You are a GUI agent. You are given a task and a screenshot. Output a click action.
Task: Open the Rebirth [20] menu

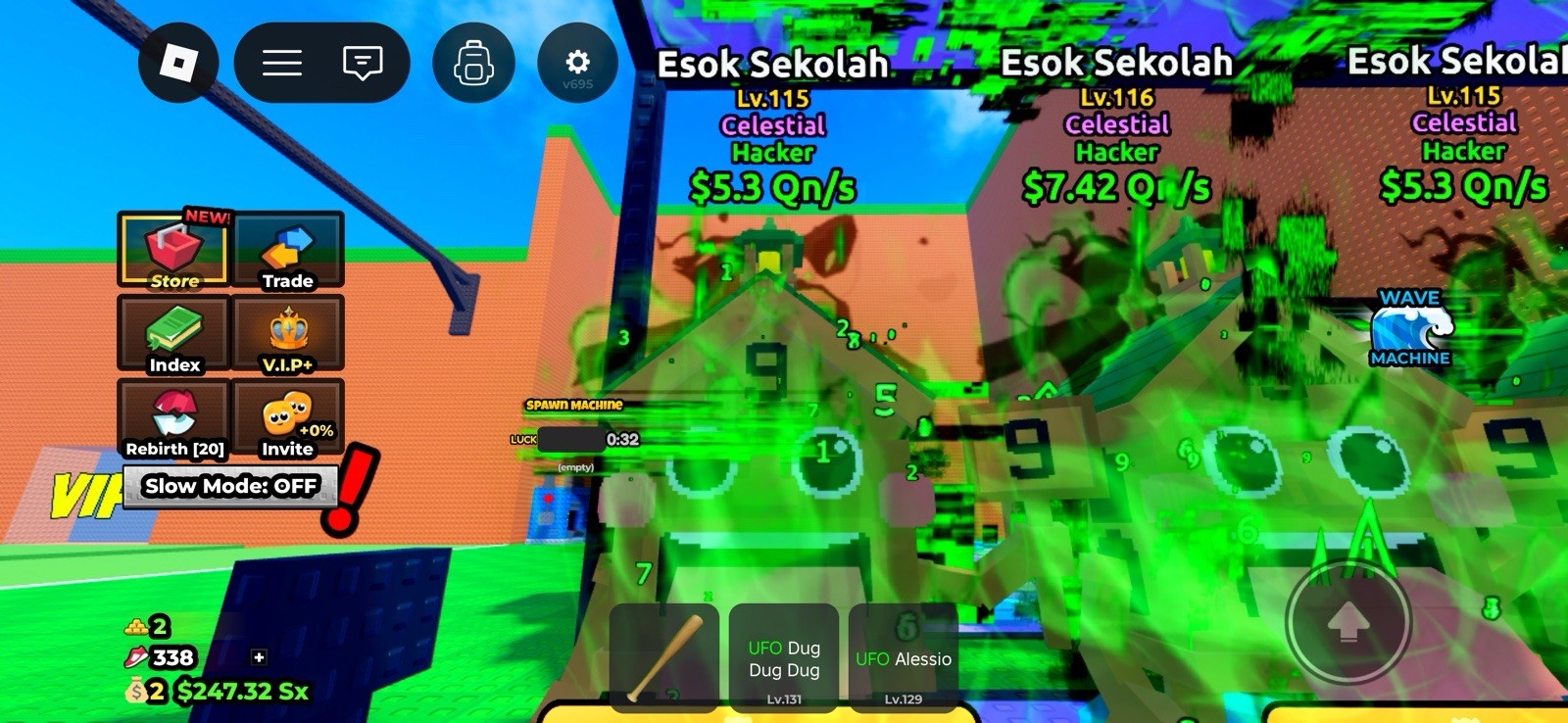pos(175,419)
